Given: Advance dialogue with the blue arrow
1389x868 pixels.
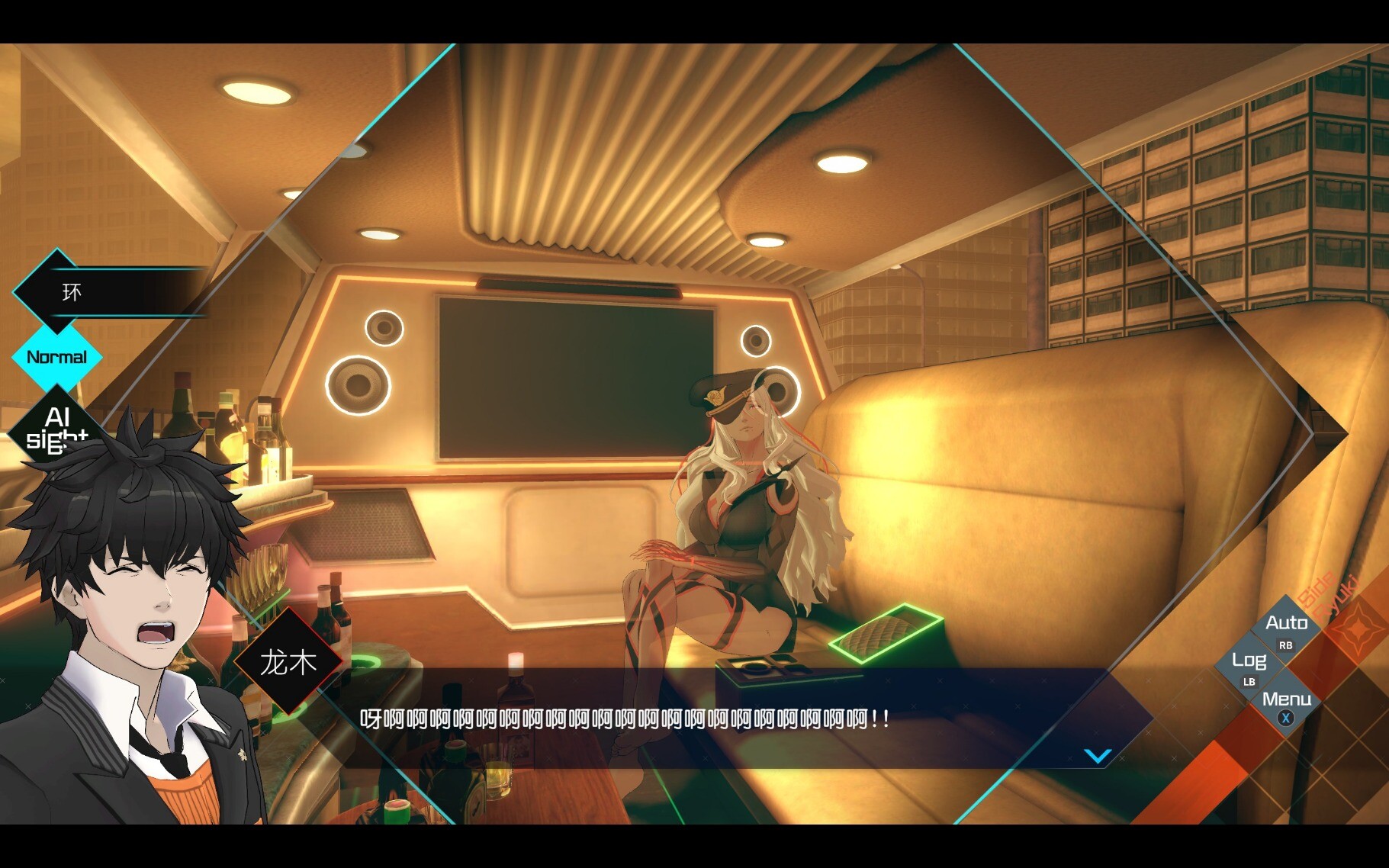Looking at the screenshot, I should click(x=1098, y=756).
